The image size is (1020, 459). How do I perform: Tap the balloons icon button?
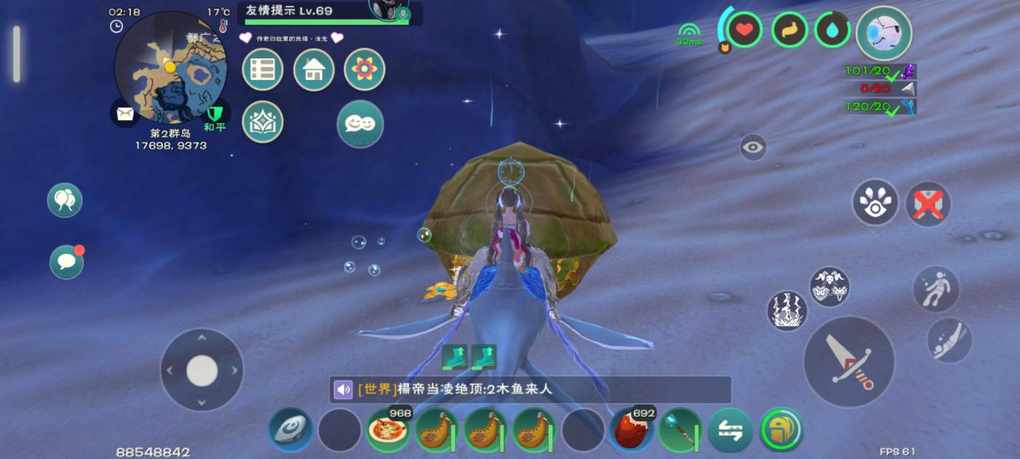pos(65,200)
